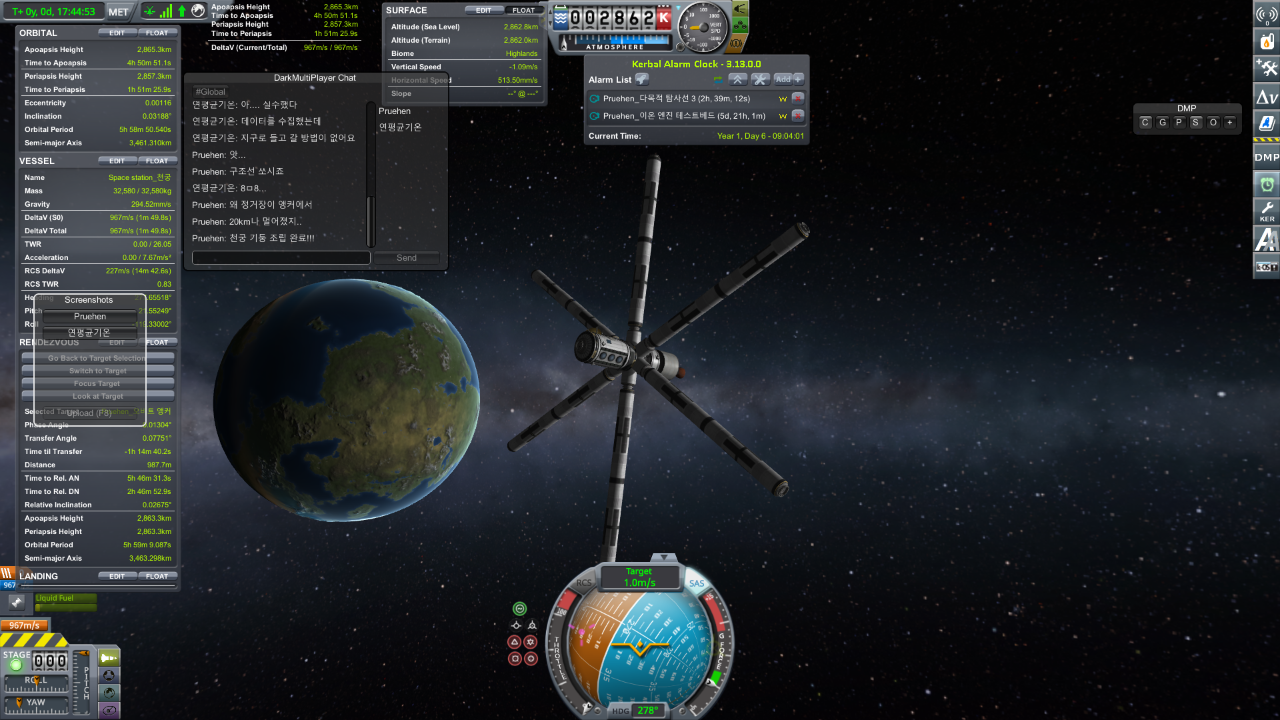The height and width of the screenshot is (720, 1280).
Task: Toggle the green alarm clock toolbar icon
Action: [1266, 184]
